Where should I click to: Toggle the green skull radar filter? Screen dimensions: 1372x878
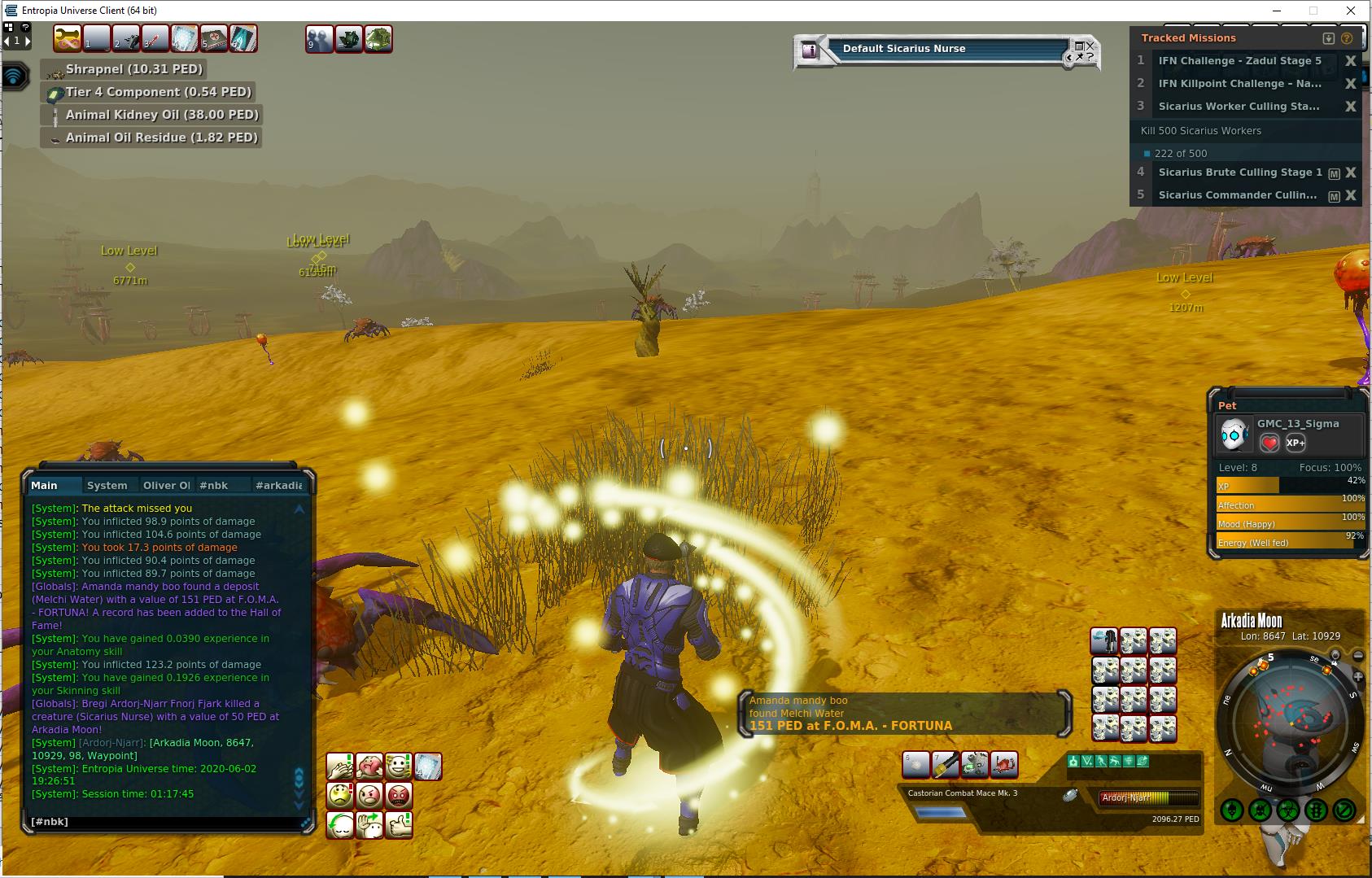(x=1231, y=810)
